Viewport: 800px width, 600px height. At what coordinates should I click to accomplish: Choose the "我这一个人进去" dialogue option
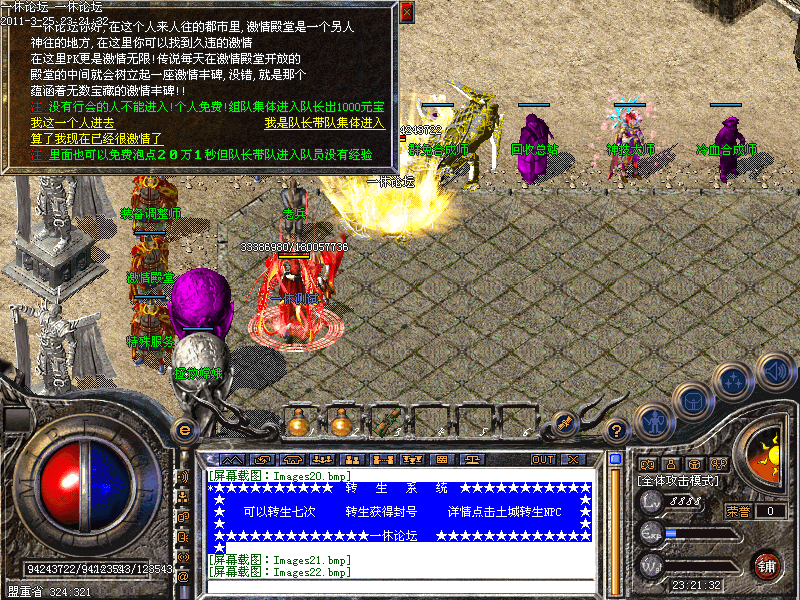point(72,123)
